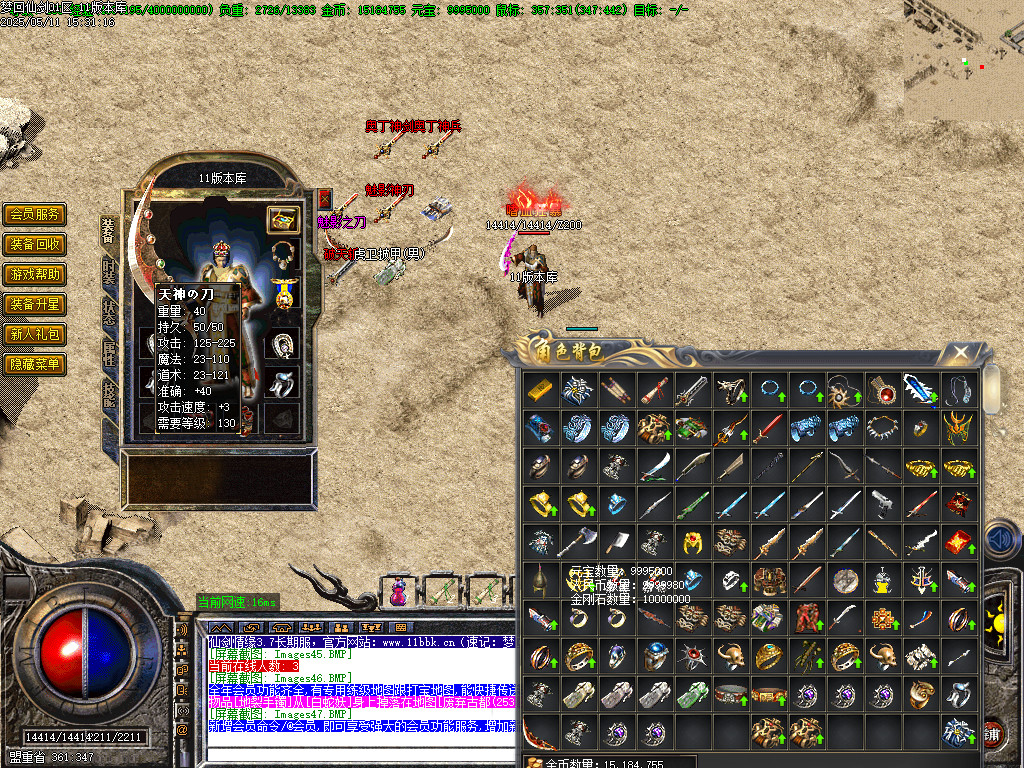The image size is (1024, 768).
Task: Close the character equipment panel
Action: 324,198
